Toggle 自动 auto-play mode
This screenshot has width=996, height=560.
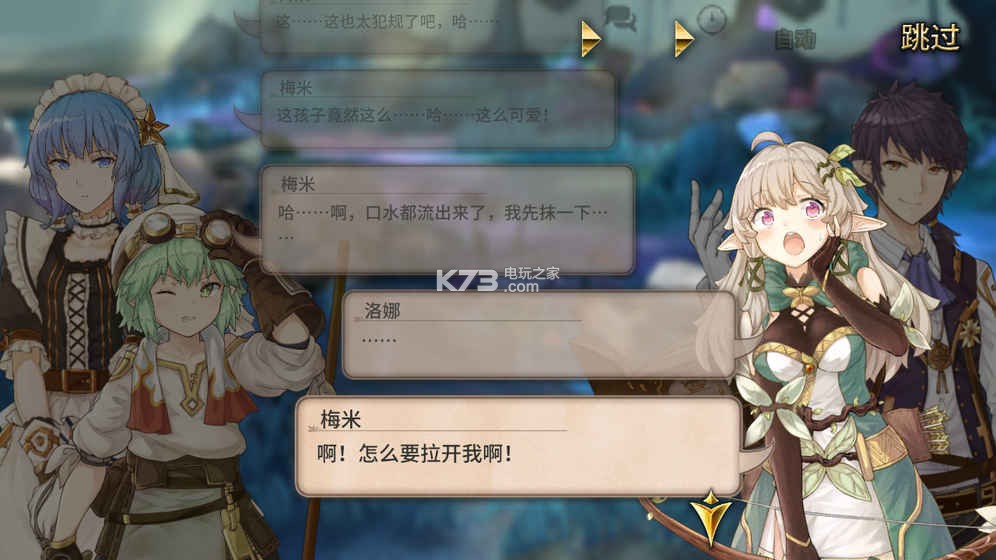pos(795,40)
